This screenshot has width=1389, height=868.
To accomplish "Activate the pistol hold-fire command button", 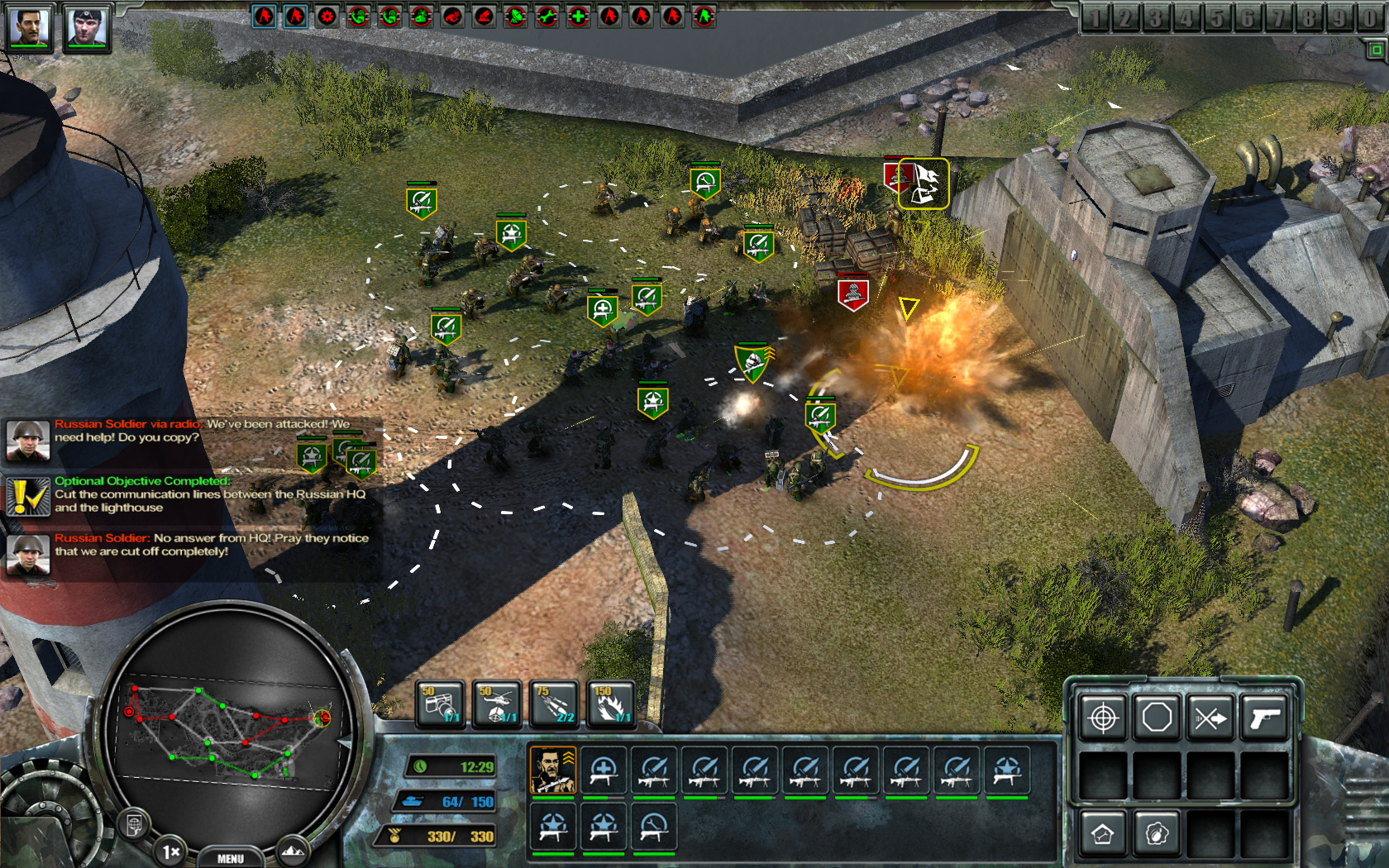I will (1264, 717).
